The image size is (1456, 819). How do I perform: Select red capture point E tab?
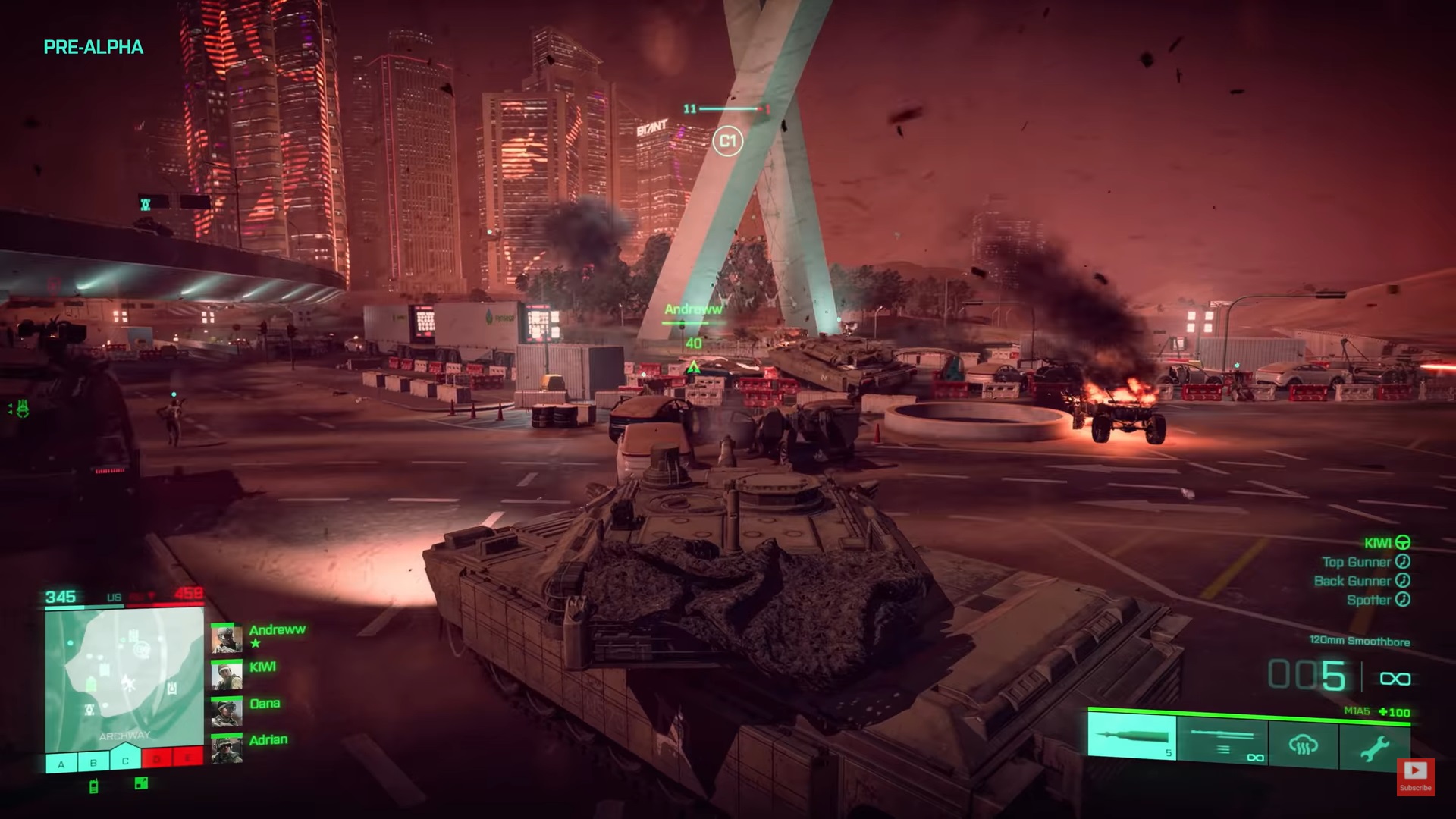[189, 758]
